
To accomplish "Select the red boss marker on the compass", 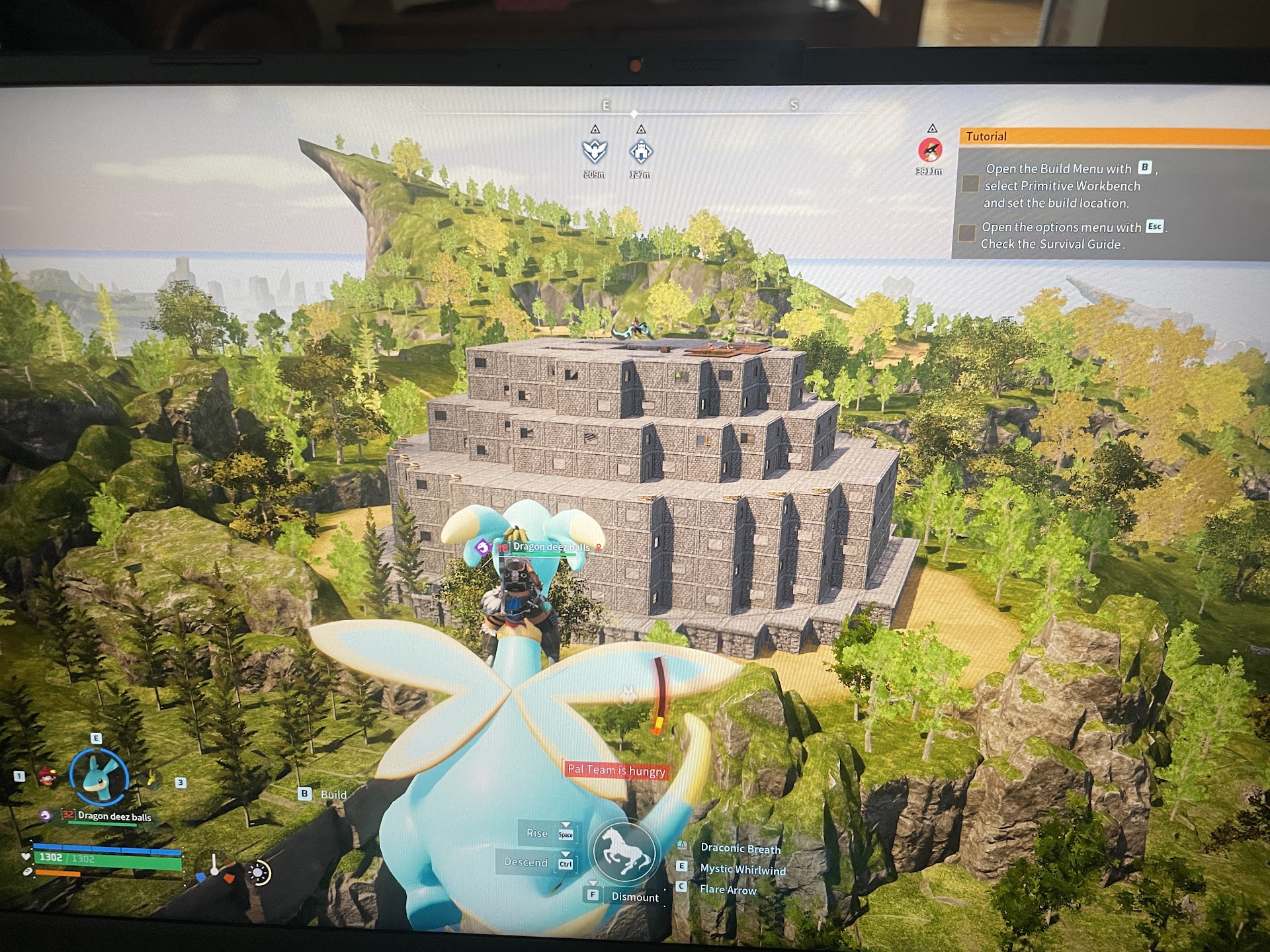I will 930,150.
